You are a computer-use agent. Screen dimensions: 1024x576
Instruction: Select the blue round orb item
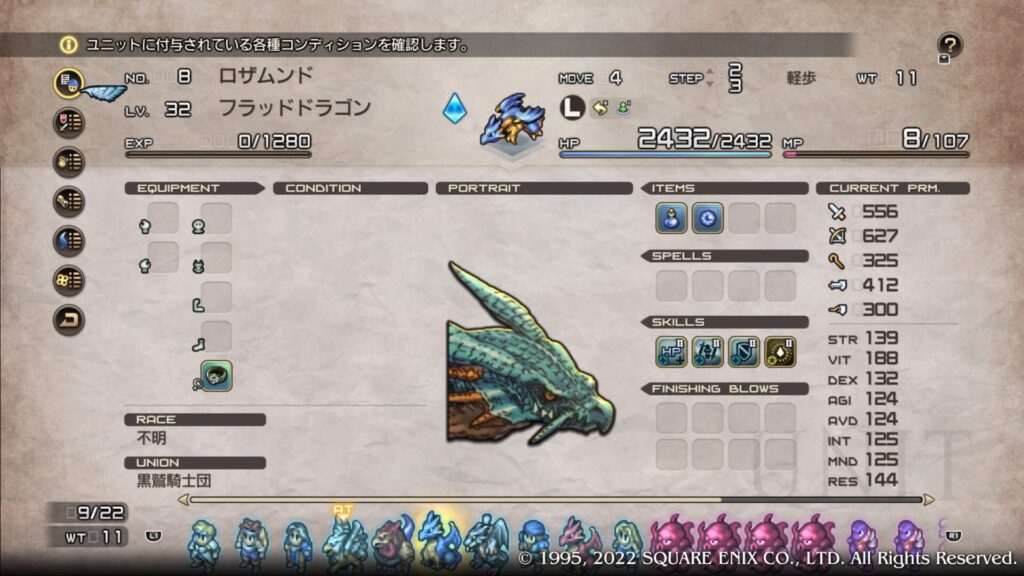pos(707,217)
